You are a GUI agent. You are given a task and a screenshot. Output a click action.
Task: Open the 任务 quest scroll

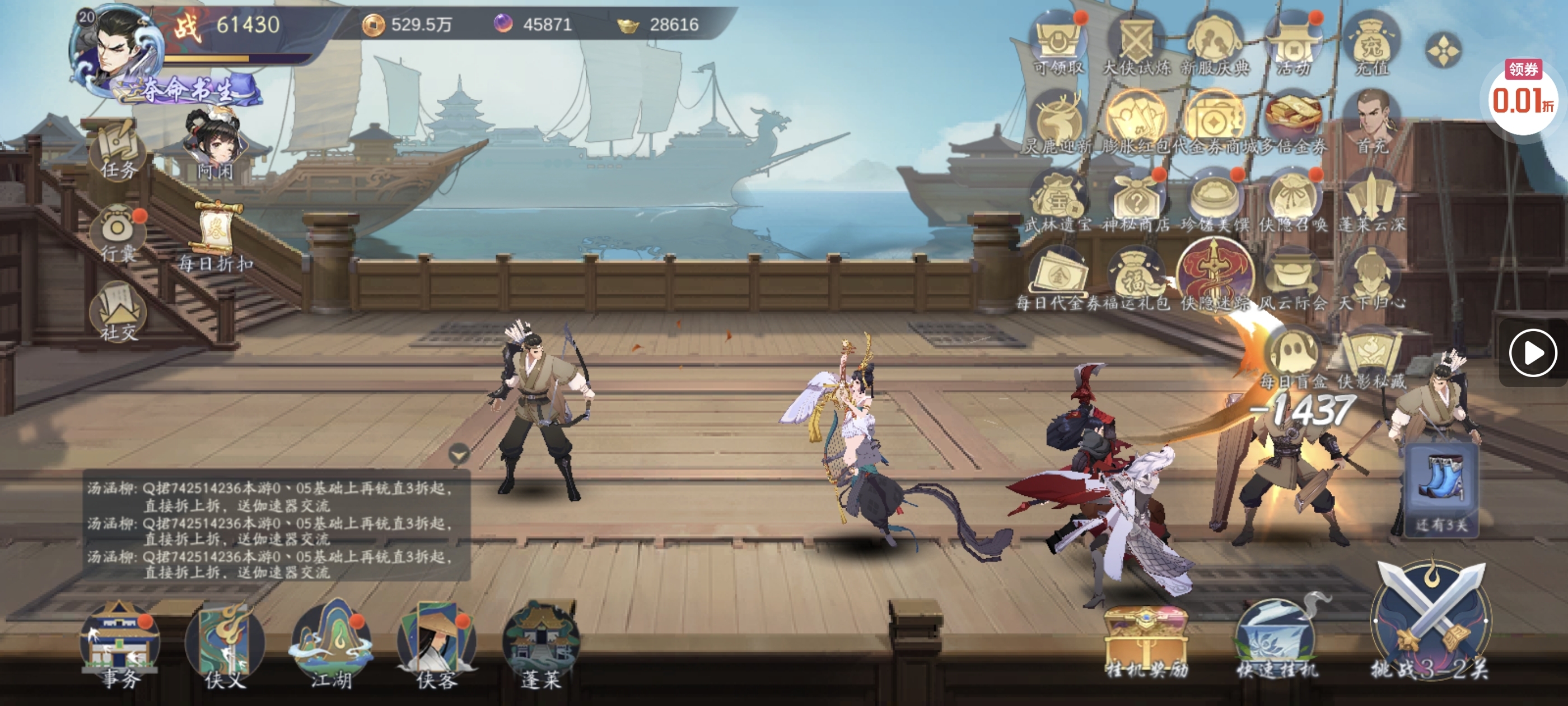point(118,150)
